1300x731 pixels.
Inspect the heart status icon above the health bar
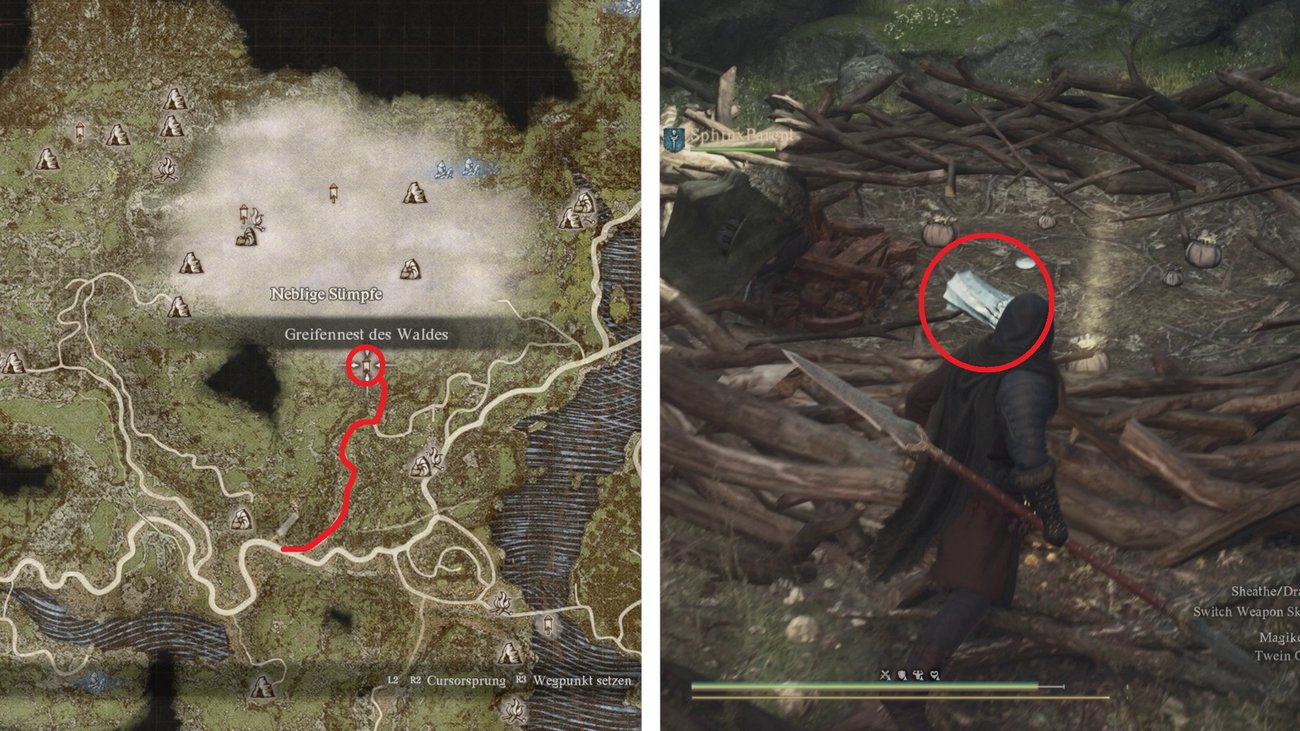[934, 675]
